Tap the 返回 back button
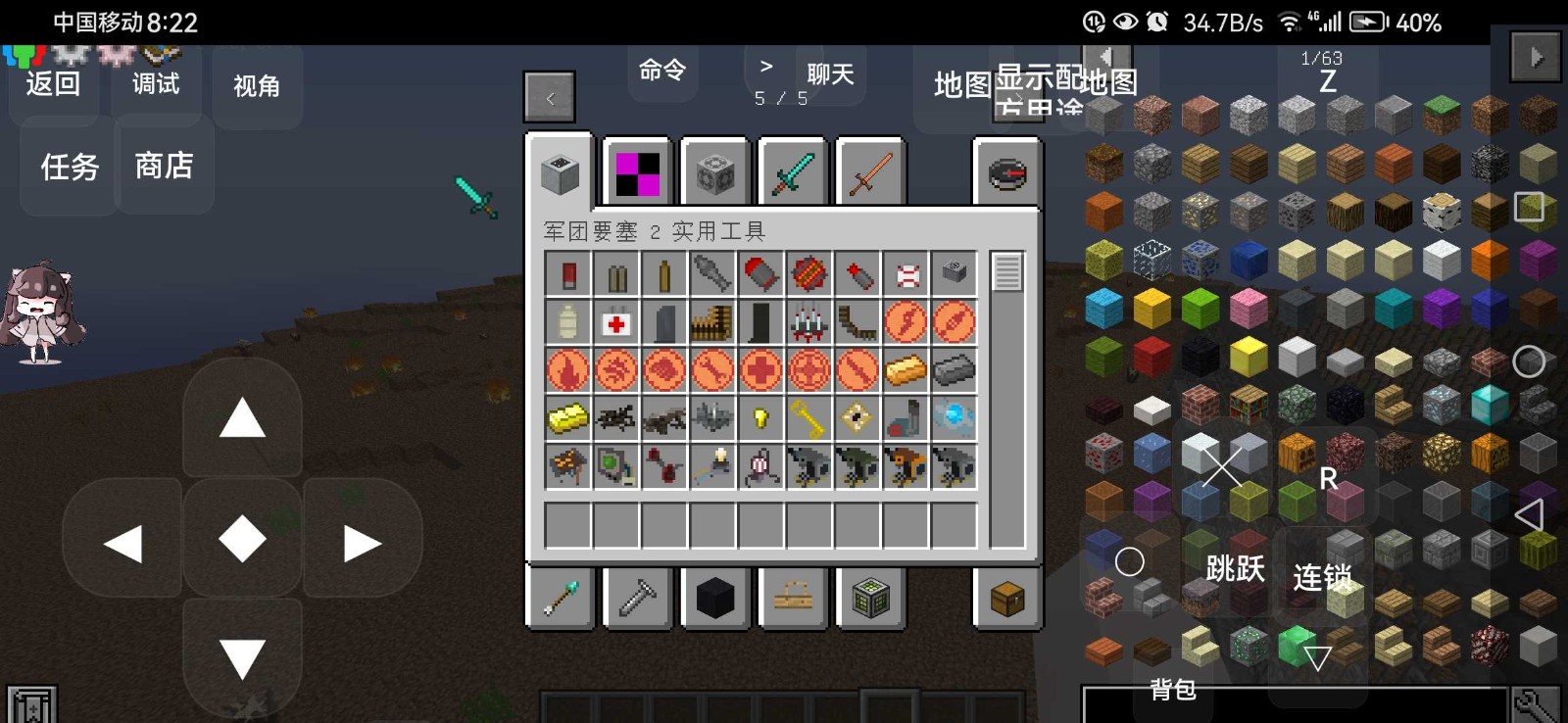The height and width of the screenshot is (723, 1568). click(53, 84)
